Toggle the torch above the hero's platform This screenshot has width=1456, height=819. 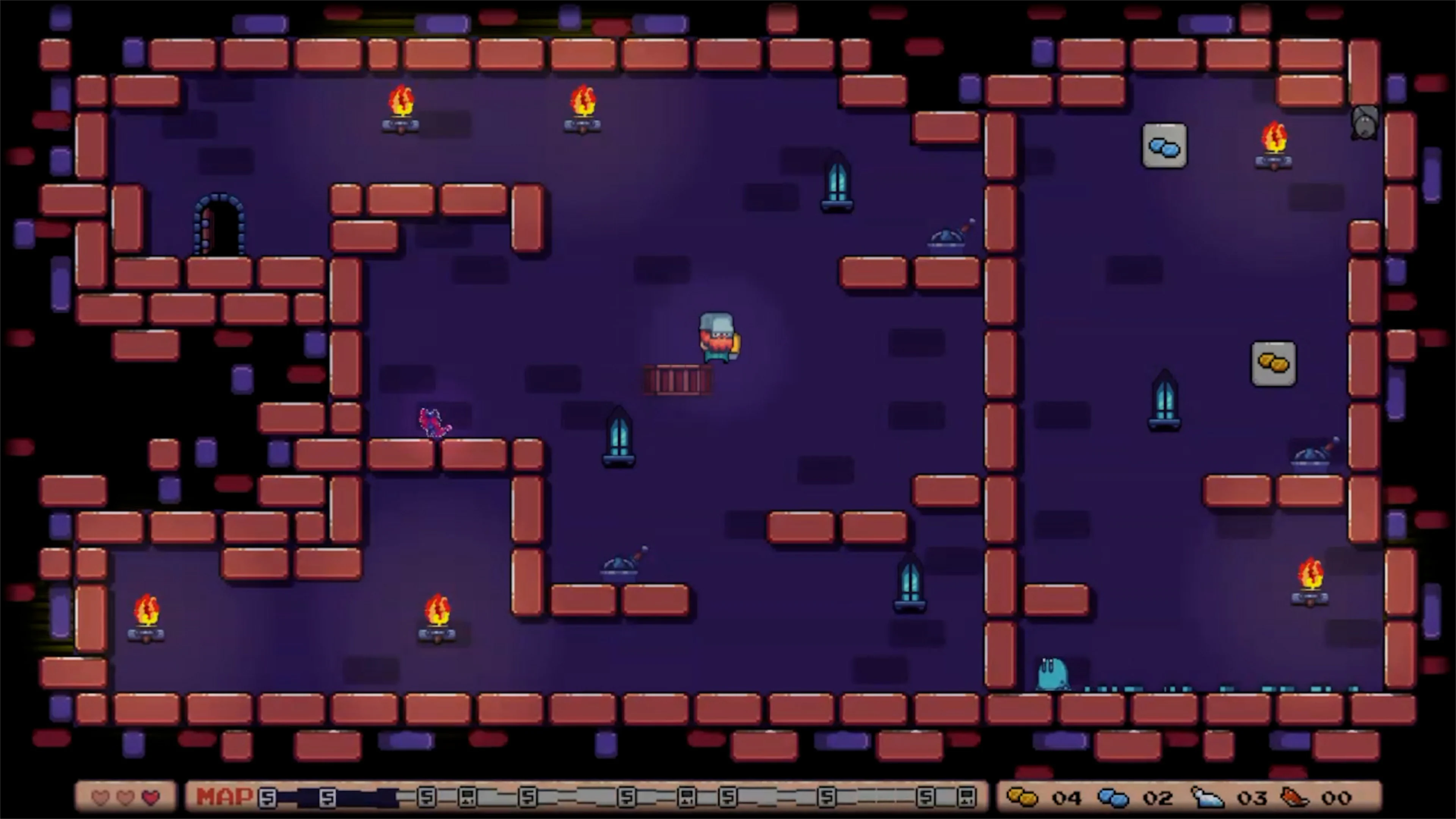click(x=582, y=107)
